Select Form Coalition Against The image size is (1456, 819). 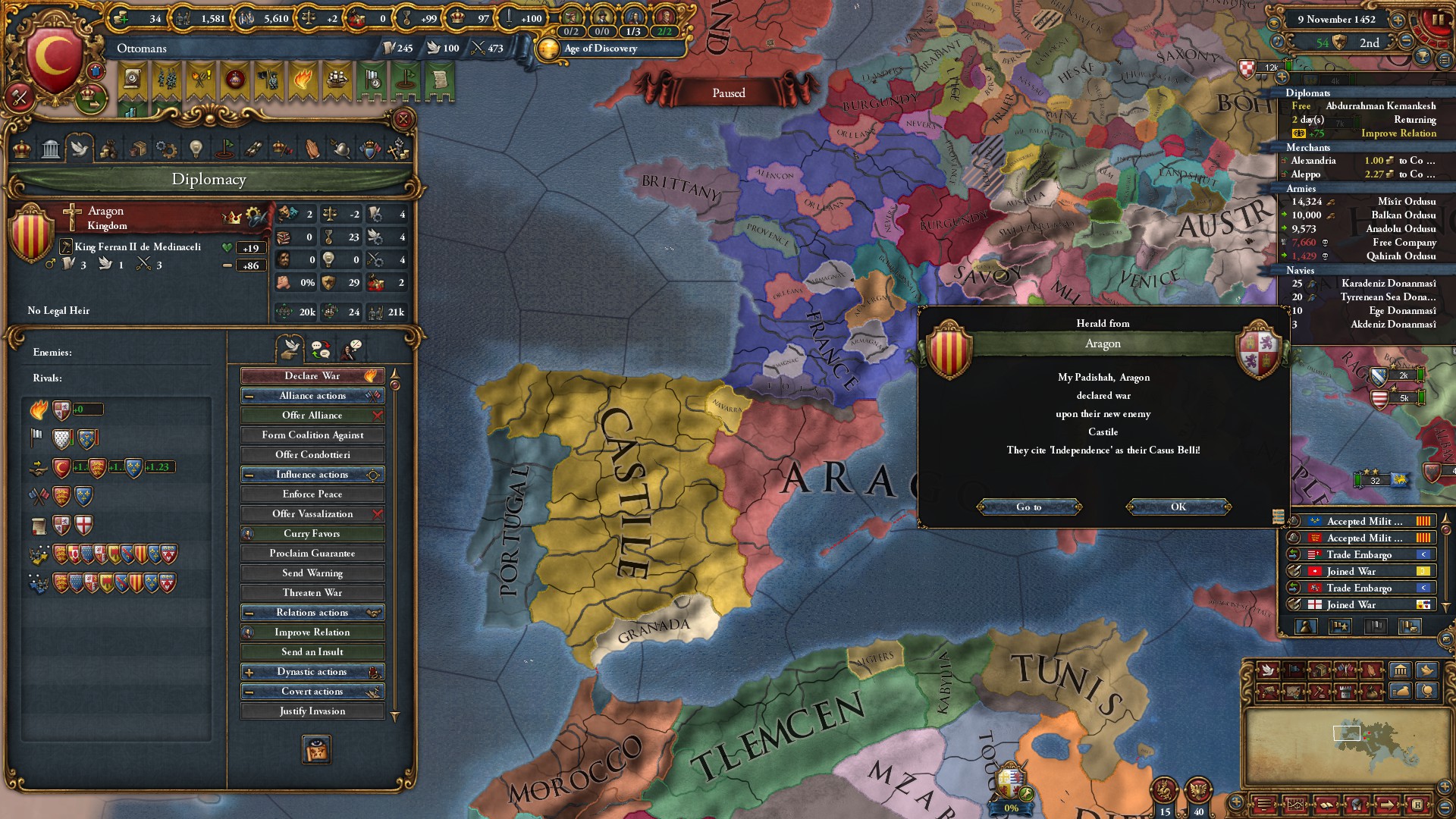point(312,435)
